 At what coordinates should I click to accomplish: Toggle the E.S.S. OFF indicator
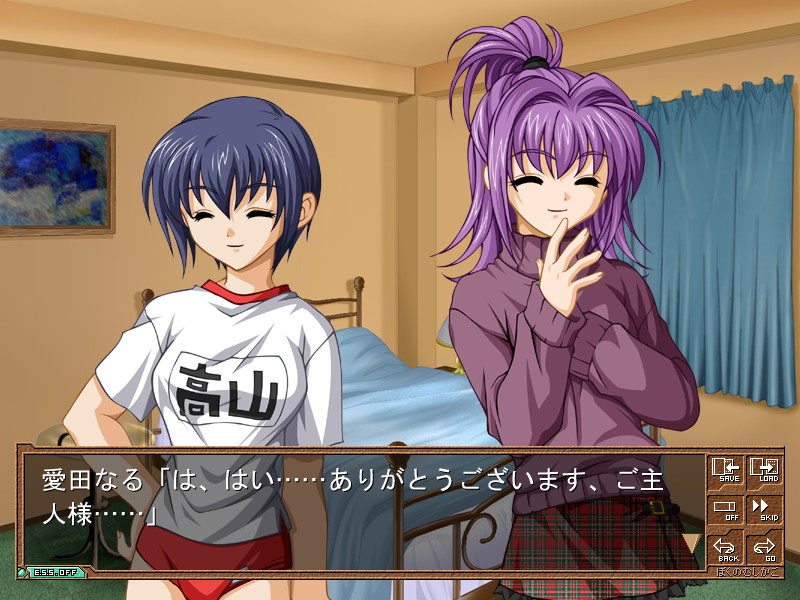tap(52, 572)
